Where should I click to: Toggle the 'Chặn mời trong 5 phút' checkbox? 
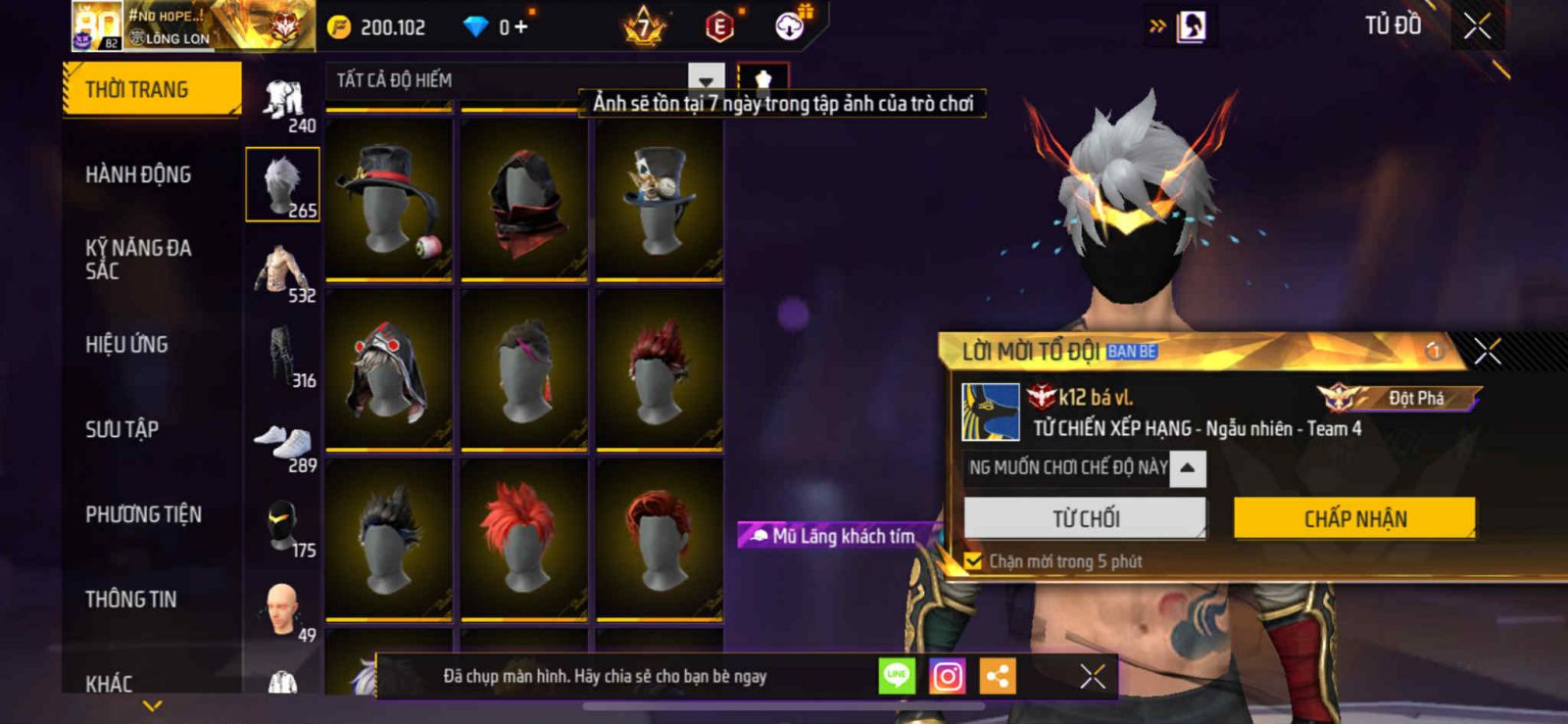[x=973, y=561]
